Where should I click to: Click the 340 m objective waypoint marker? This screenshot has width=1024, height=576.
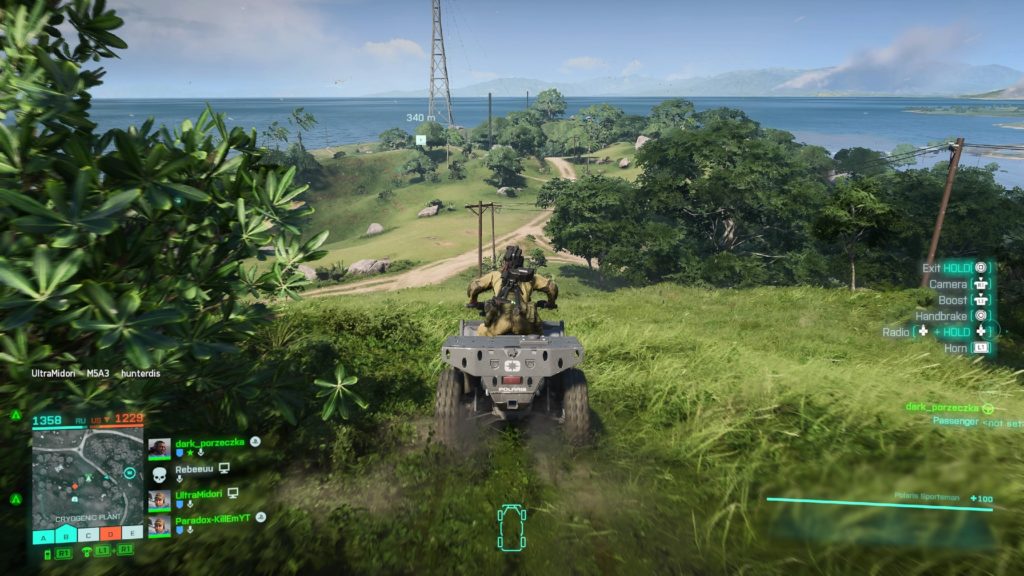[x=421, y=139]
